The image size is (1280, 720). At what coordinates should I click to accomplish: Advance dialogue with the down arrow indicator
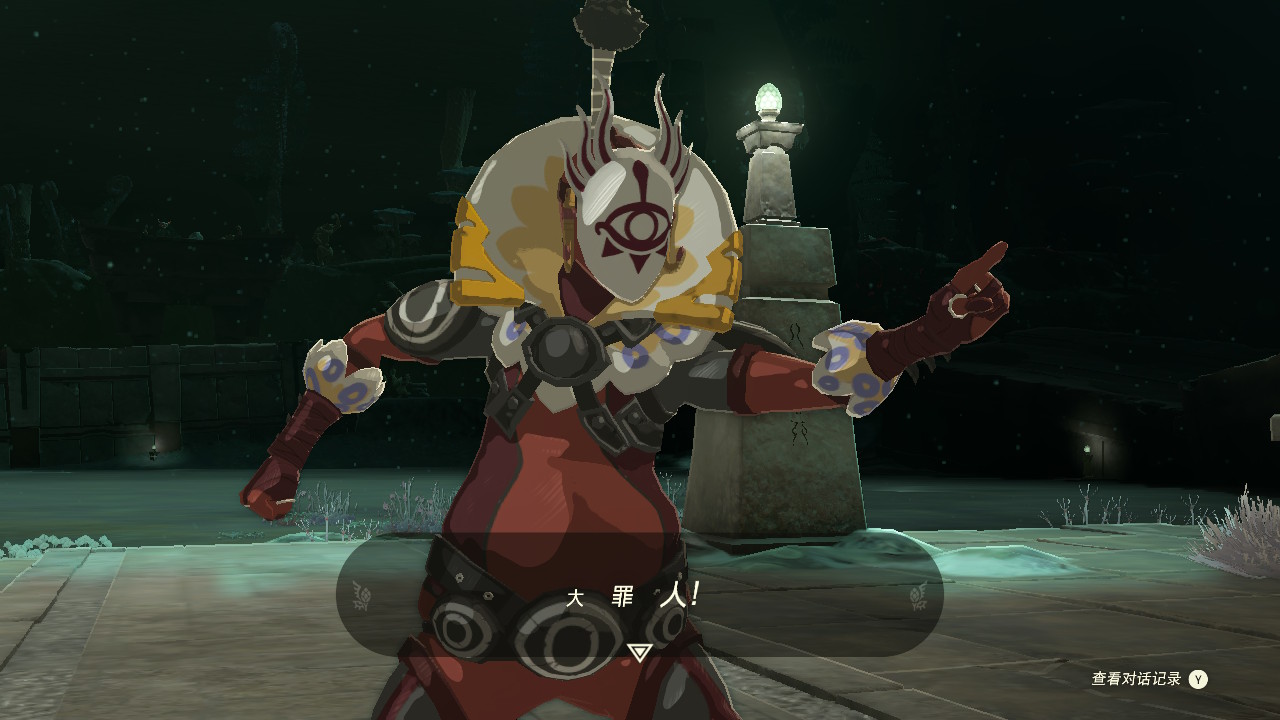point(640,652)
